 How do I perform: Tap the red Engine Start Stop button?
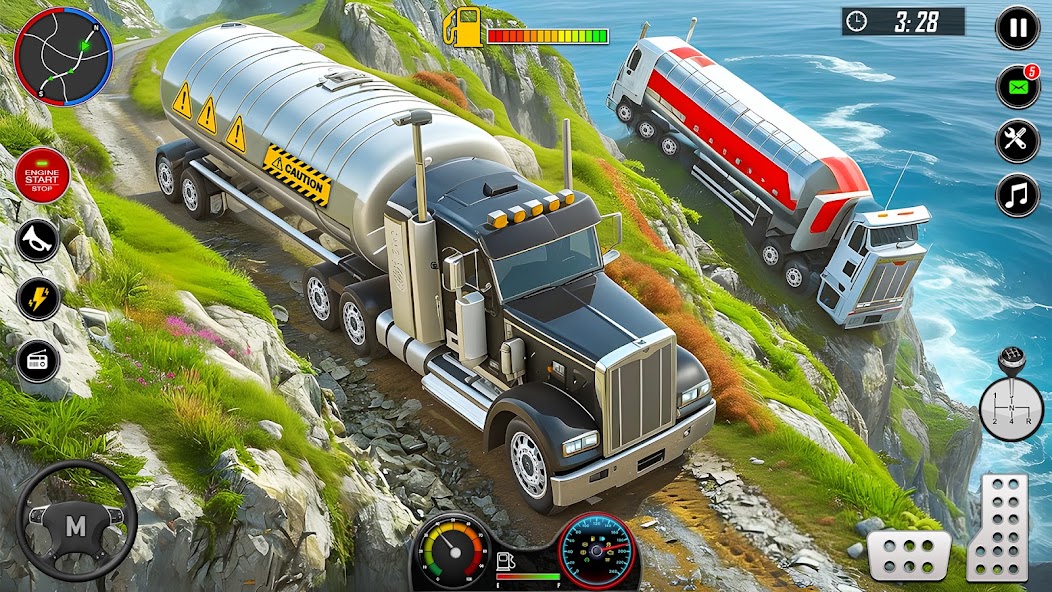tap(41, 176)
